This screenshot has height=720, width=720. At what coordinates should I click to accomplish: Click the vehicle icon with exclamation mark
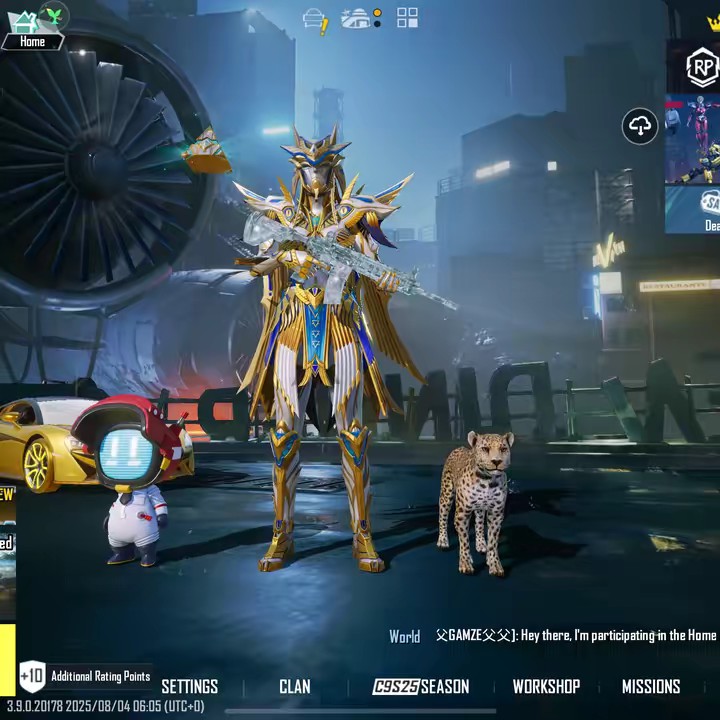315,19
